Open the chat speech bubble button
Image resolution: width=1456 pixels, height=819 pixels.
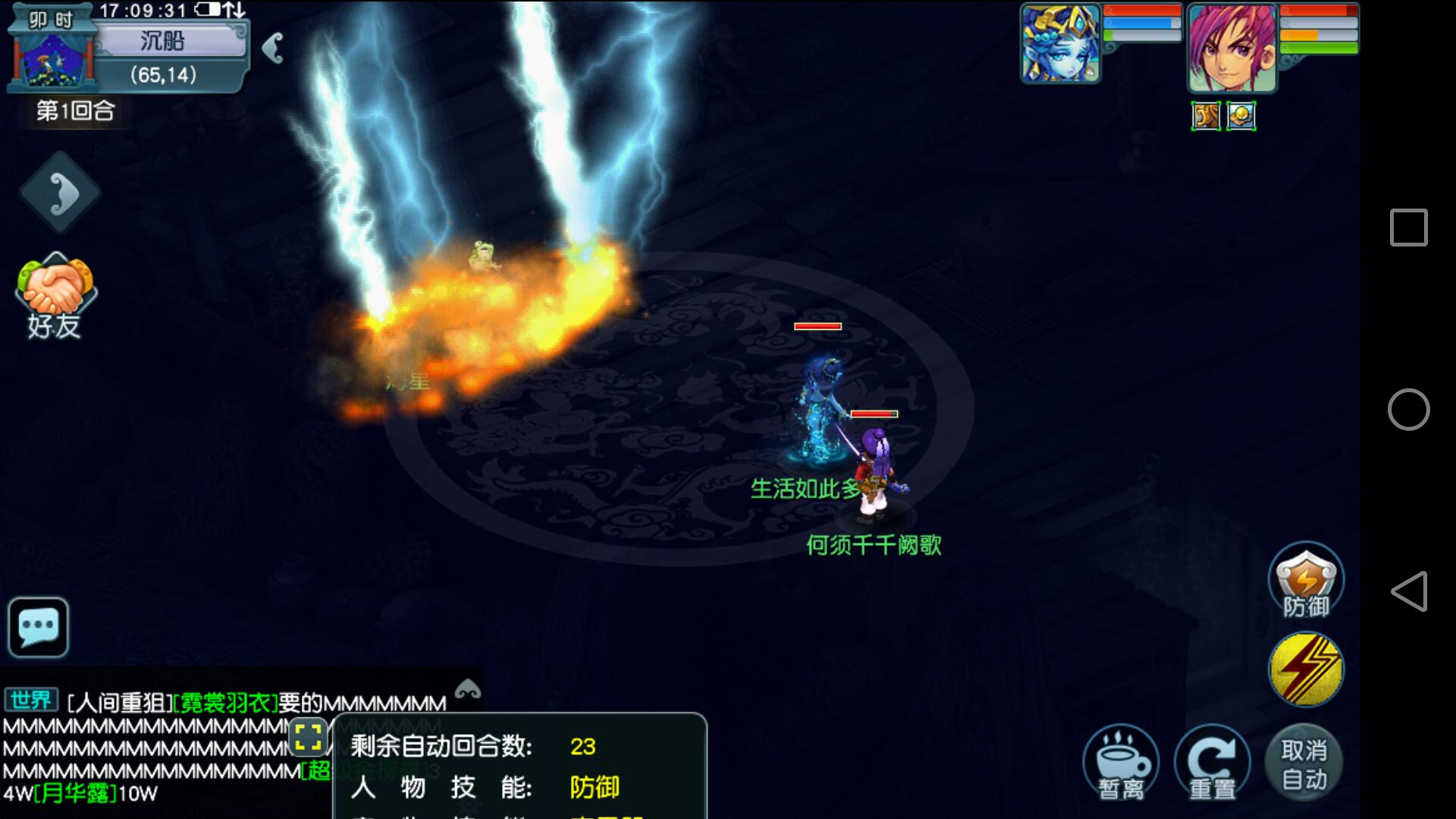(39, 627)
